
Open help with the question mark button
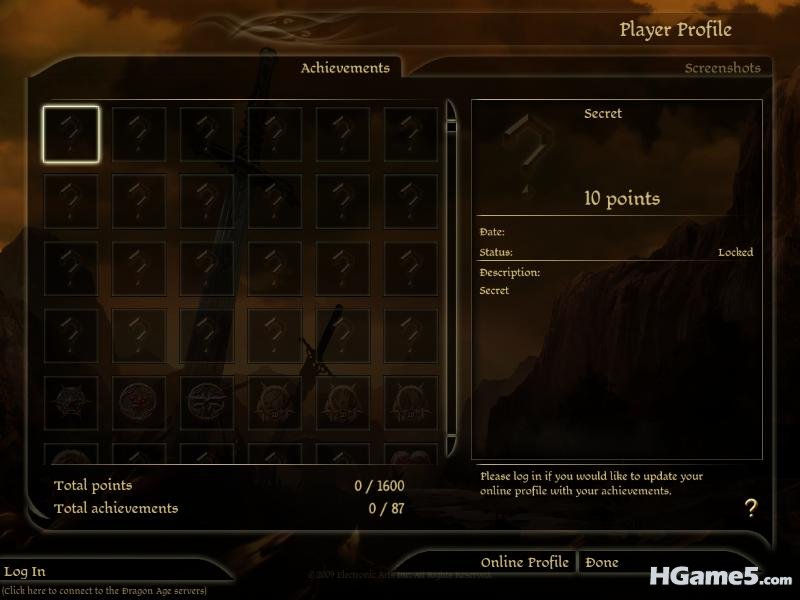tap(751, 507)
